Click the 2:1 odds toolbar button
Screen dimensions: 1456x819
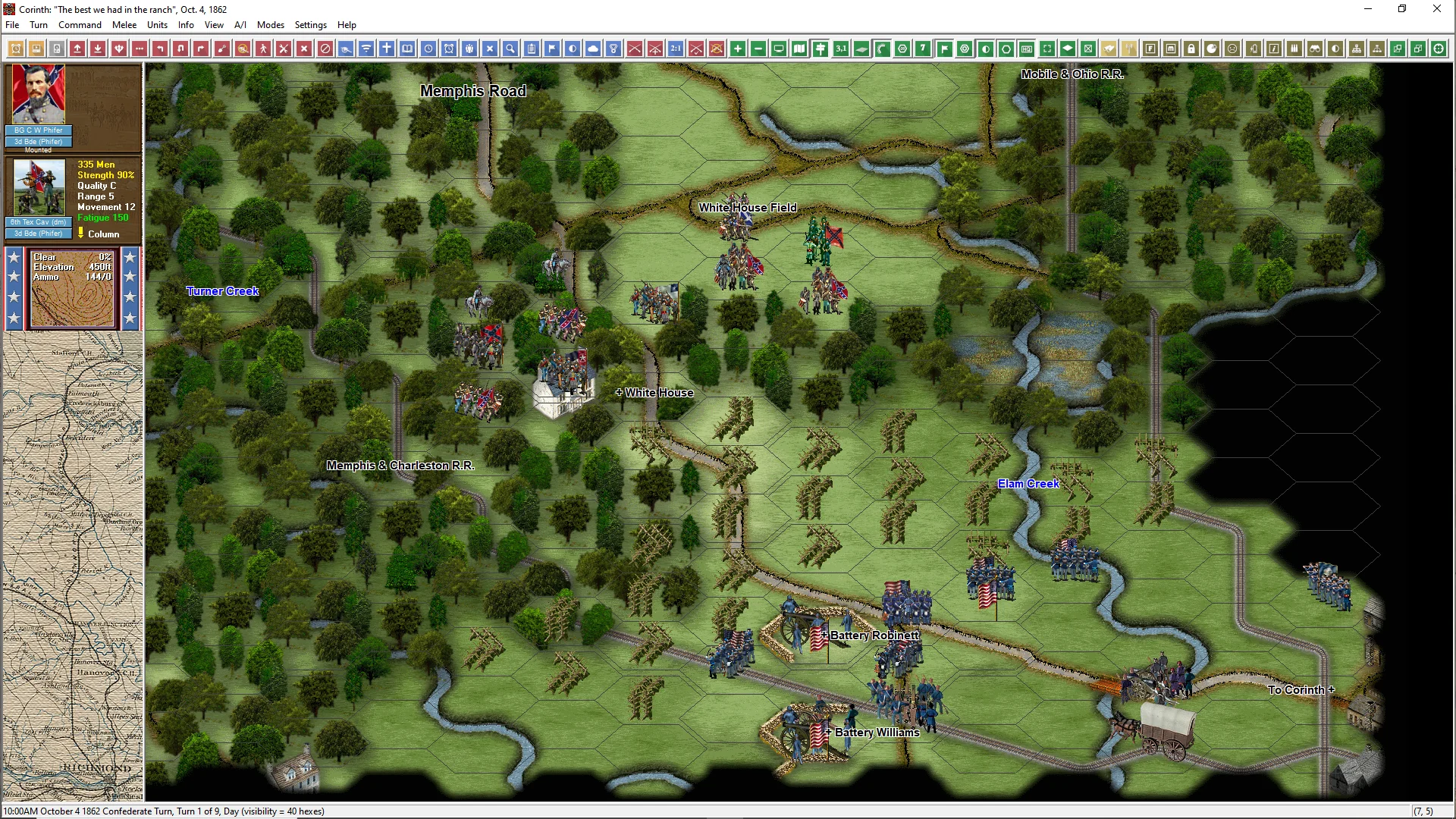(x=676, y=49)
